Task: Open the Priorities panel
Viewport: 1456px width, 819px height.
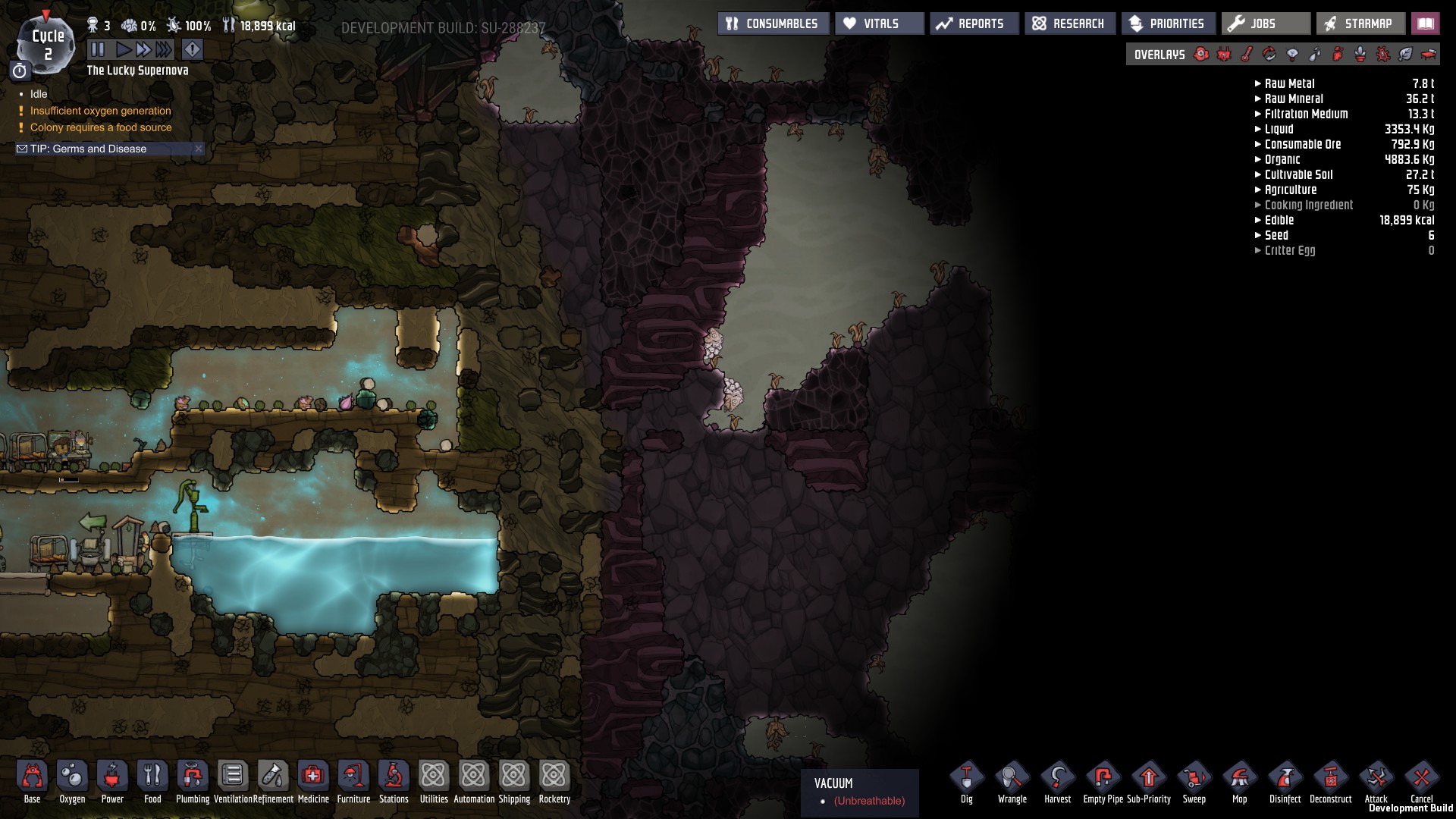Action: coord(1168,24)
